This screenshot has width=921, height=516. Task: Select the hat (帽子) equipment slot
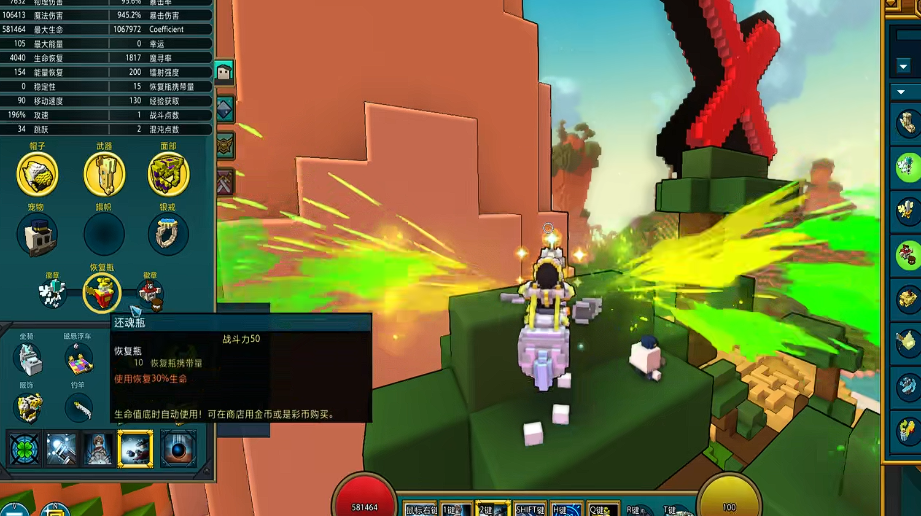tap(37, 176)
